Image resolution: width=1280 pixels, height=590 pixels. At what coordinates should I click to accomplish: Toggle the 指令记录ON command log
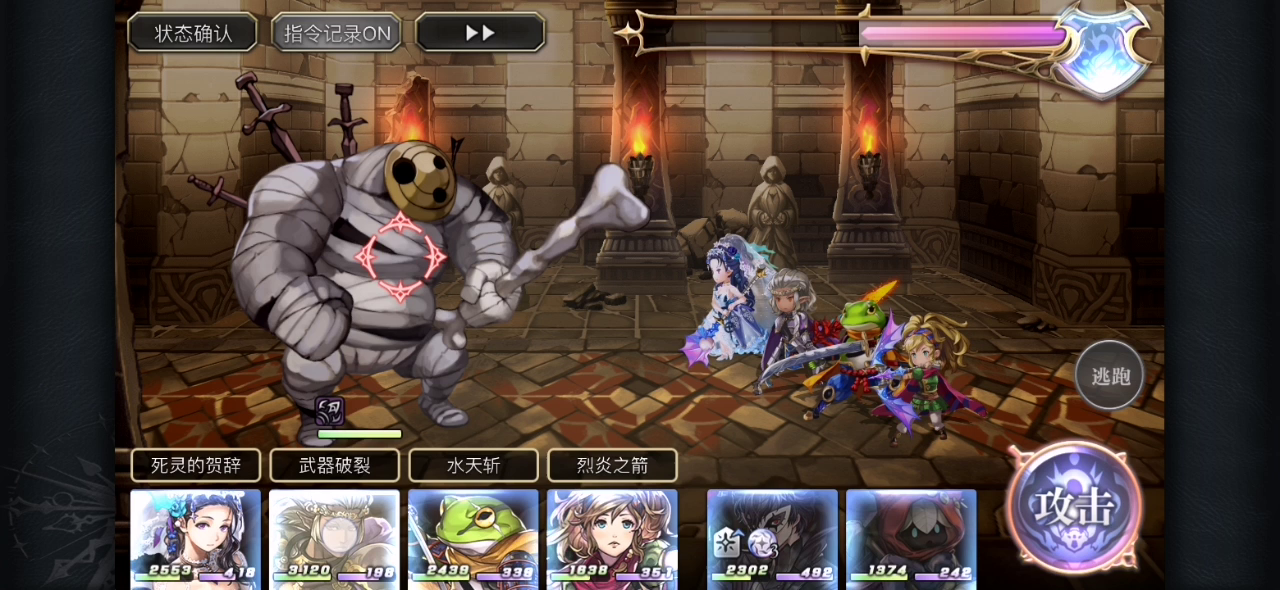tap(337, 33)
